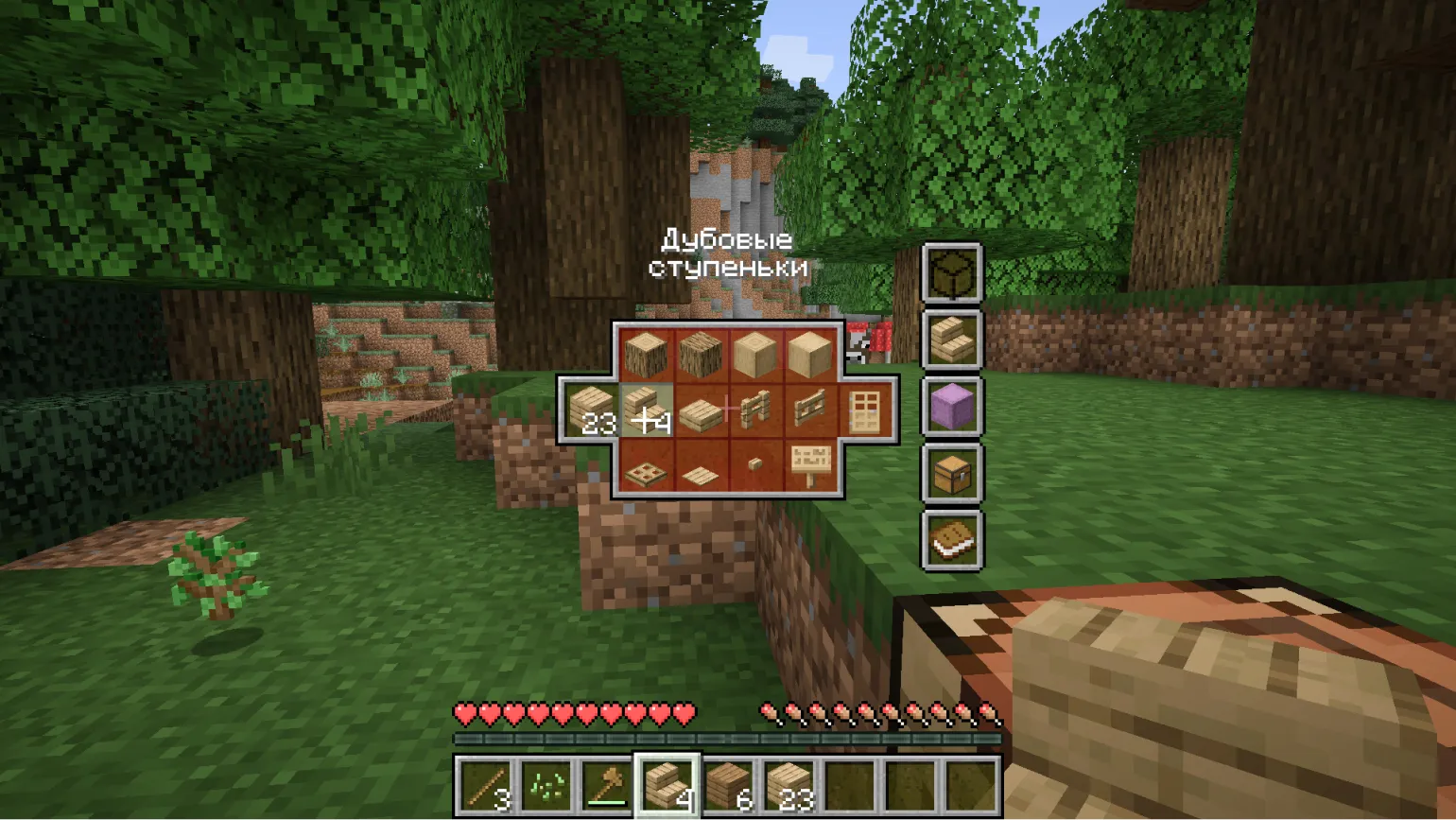
Task: Select the seeds slot in the hotbar
Action: point(546,785)
